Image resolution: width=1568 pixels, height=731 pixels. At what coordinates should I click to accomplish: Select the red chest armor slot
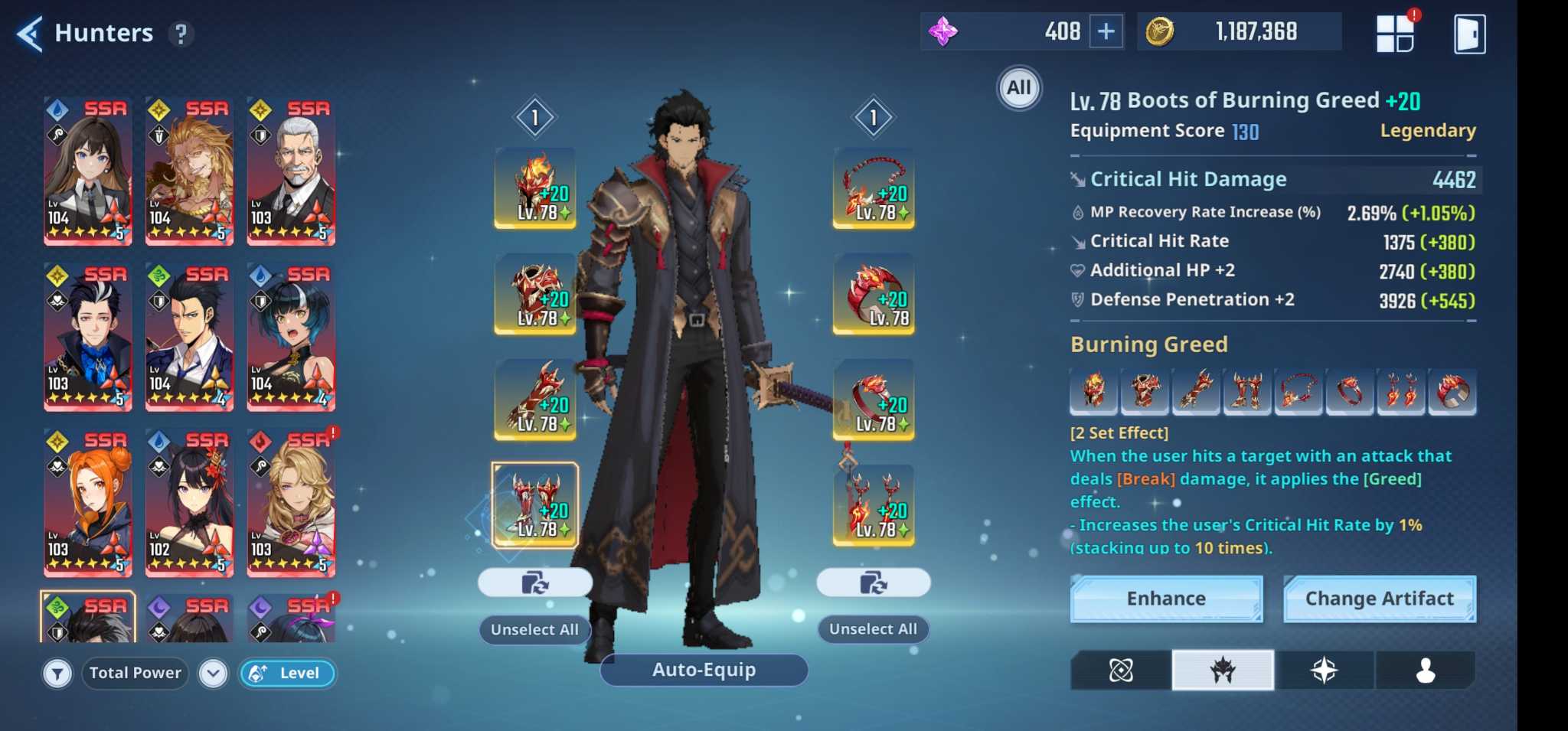(535, 294)
